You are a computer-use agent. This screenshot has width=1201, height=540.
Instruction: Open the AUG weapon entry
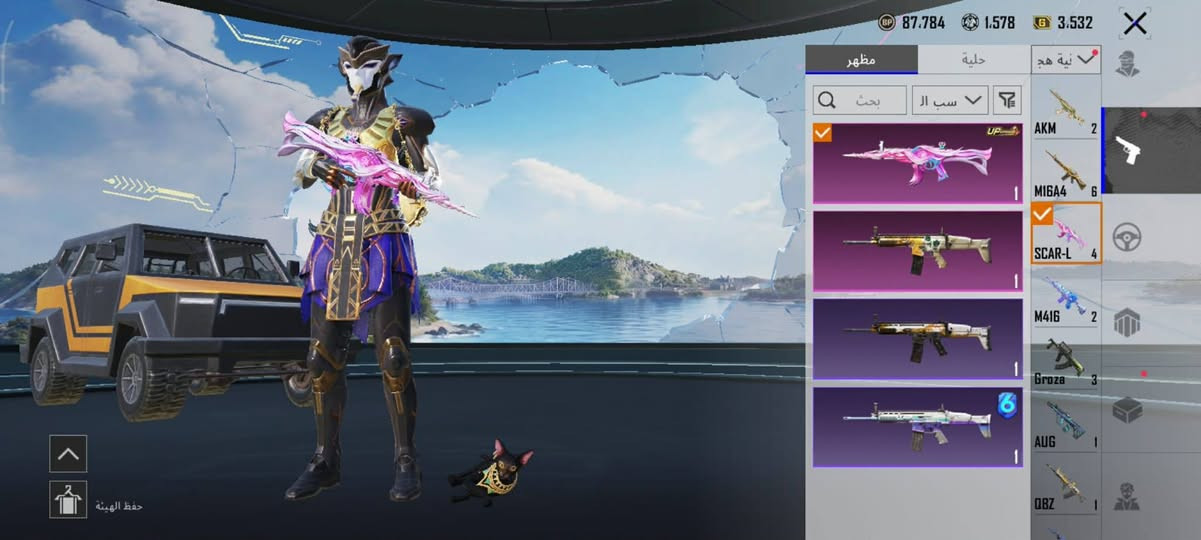(1065, 425)
